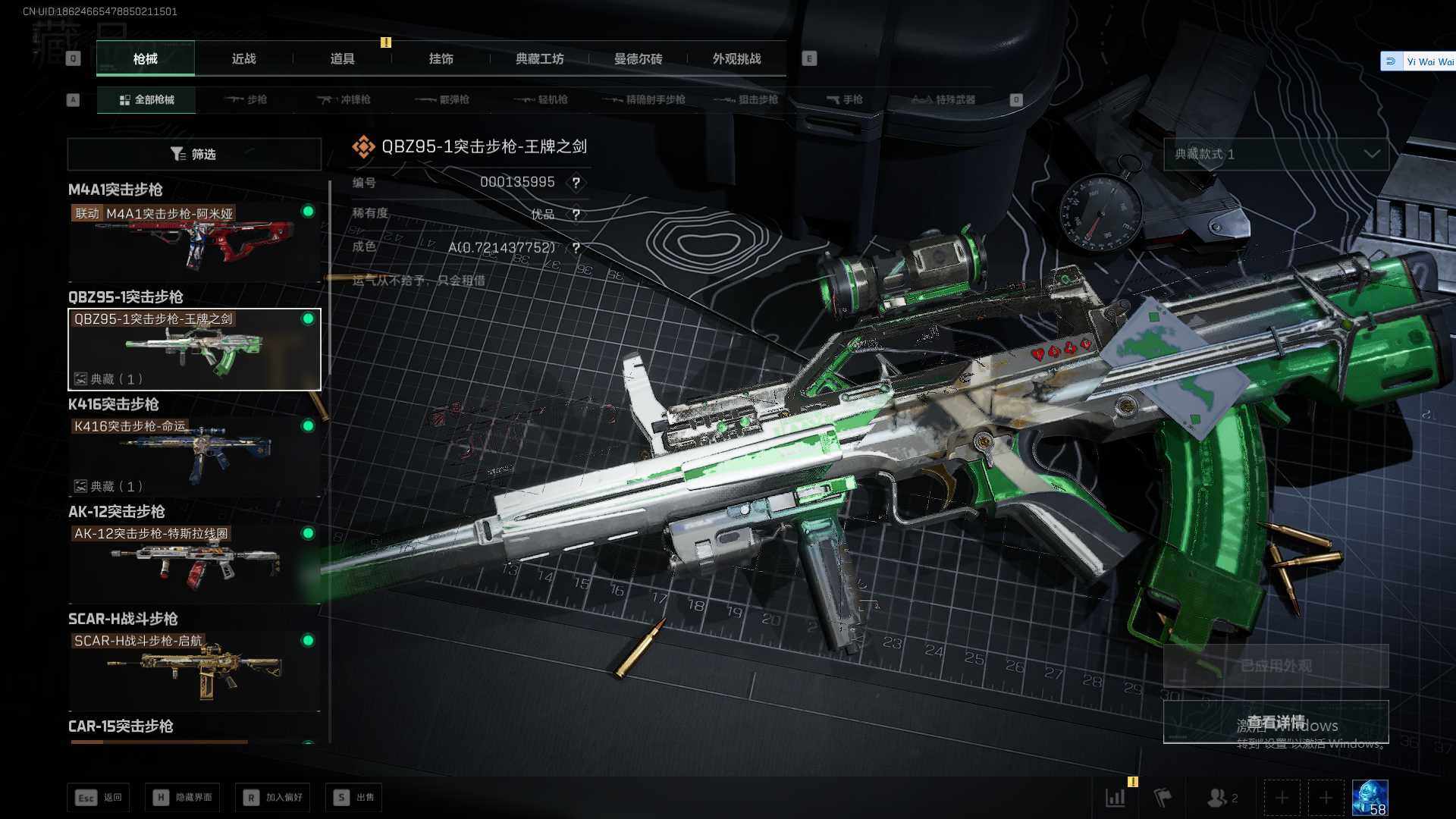Open the 道具 items tab

point(342,59)
